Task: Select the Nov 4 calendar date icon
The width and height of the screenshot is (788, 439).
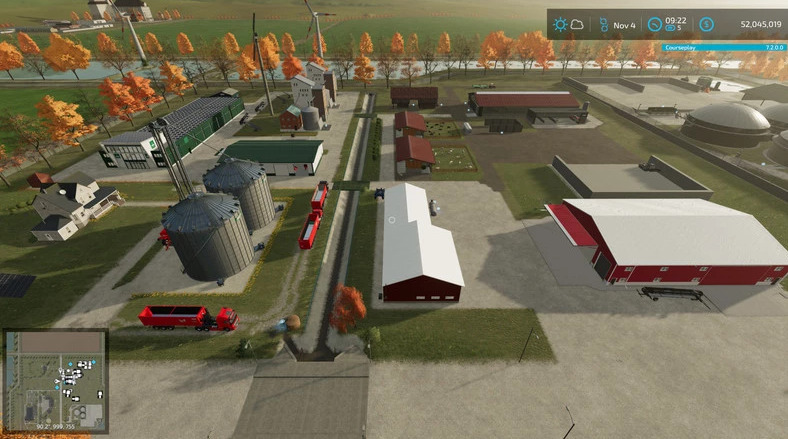Action: pyautogui.click(x=604, y=23)
